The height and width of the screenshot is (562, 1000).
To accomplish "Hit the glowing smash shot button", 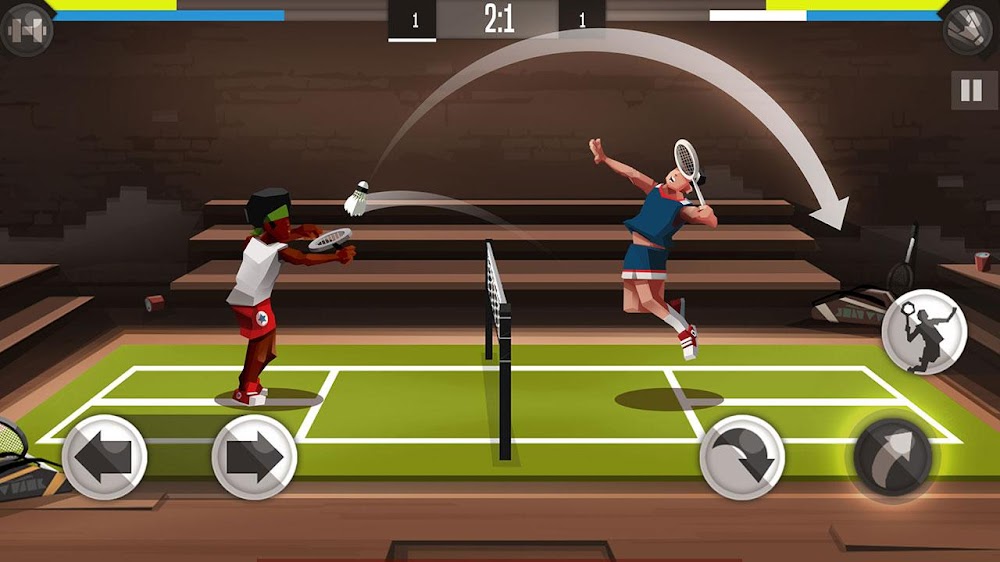I will pos(892,457).
